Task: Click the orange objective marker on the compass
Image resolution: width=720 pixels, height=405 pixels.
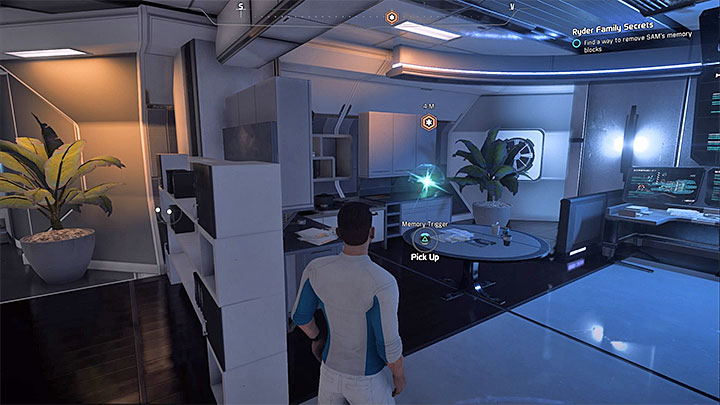Action: 393,17
